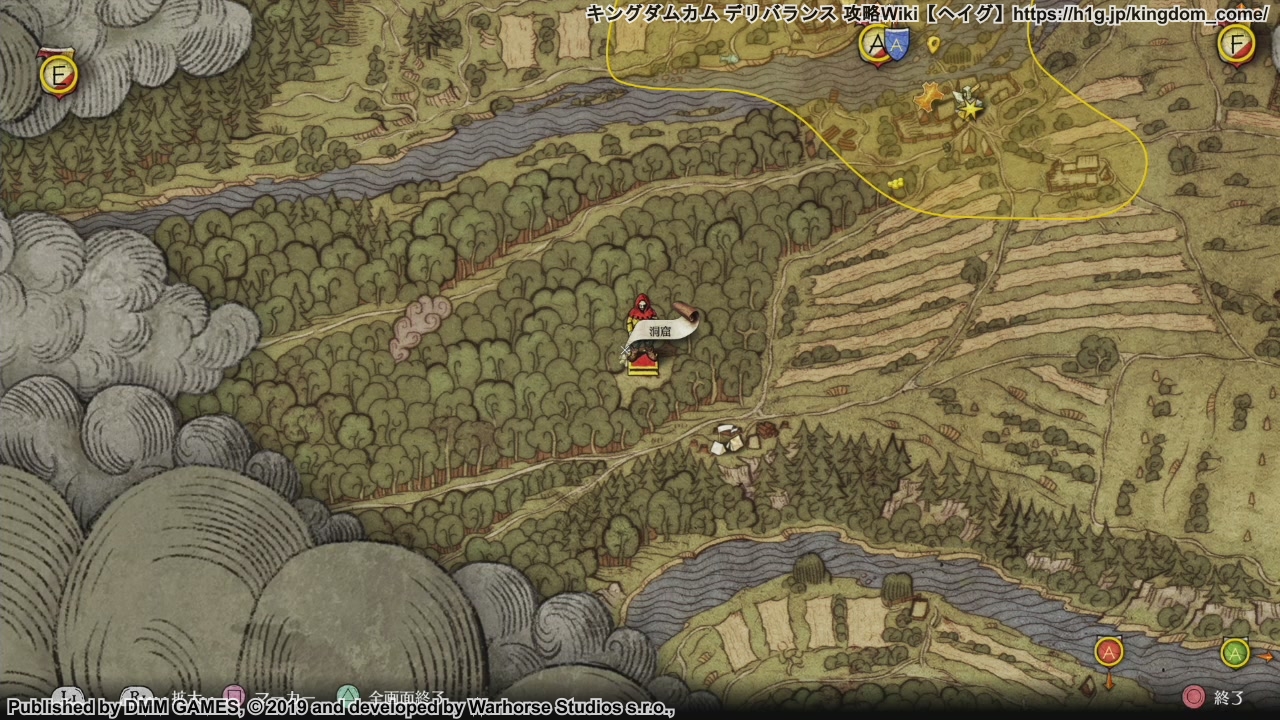Image resolution: width=1280 pixels, height=720 pixels.
Task: Select the yellow dots marker near the forest edge
Action: 895,182
